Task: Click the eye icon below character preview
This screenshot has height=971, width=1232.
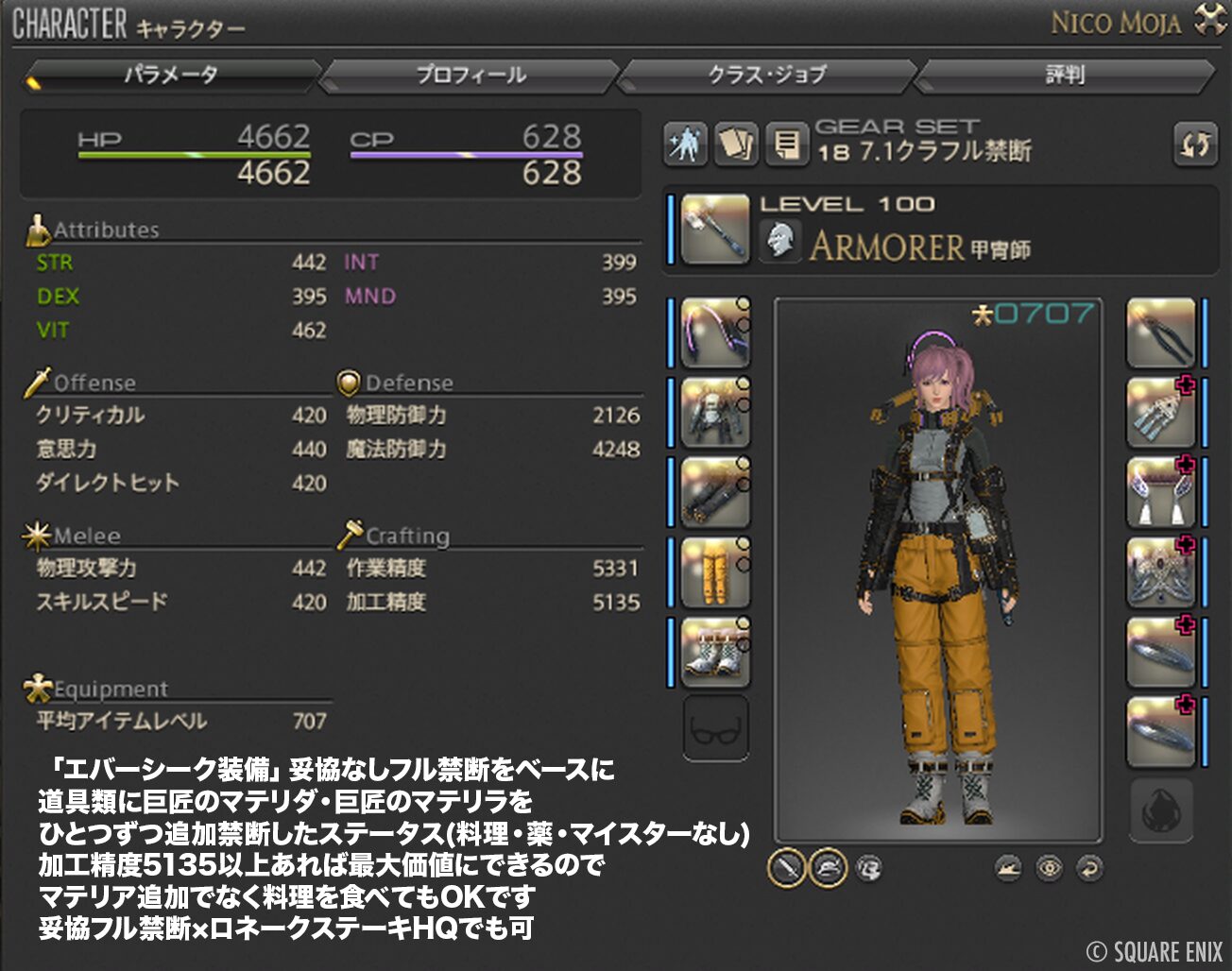Action: coord(1049,867)
